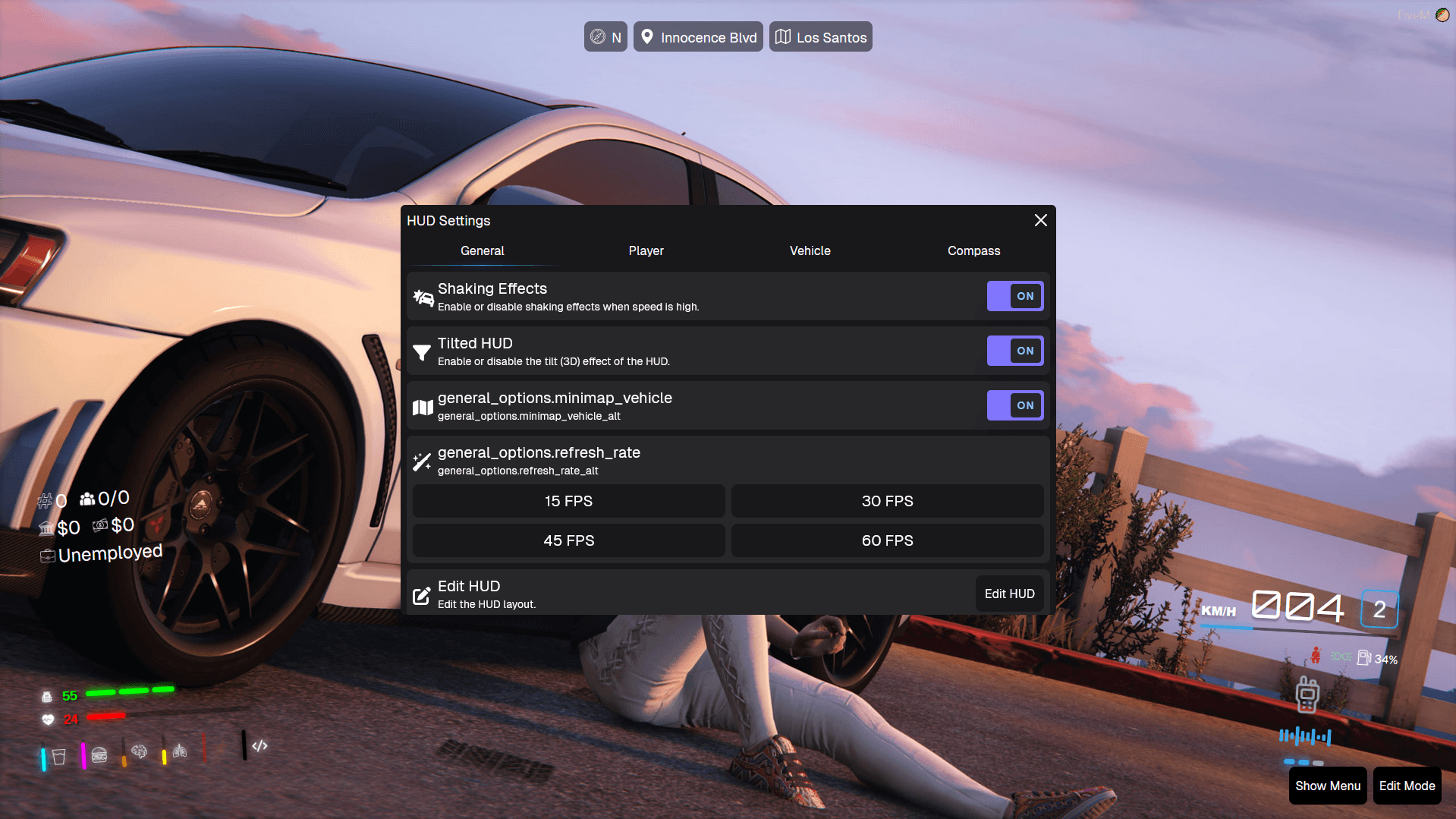Pick the 45 FPS refresh rate
The height and width of the screenshot is (819, 1456).
click(x=568, y=540)
